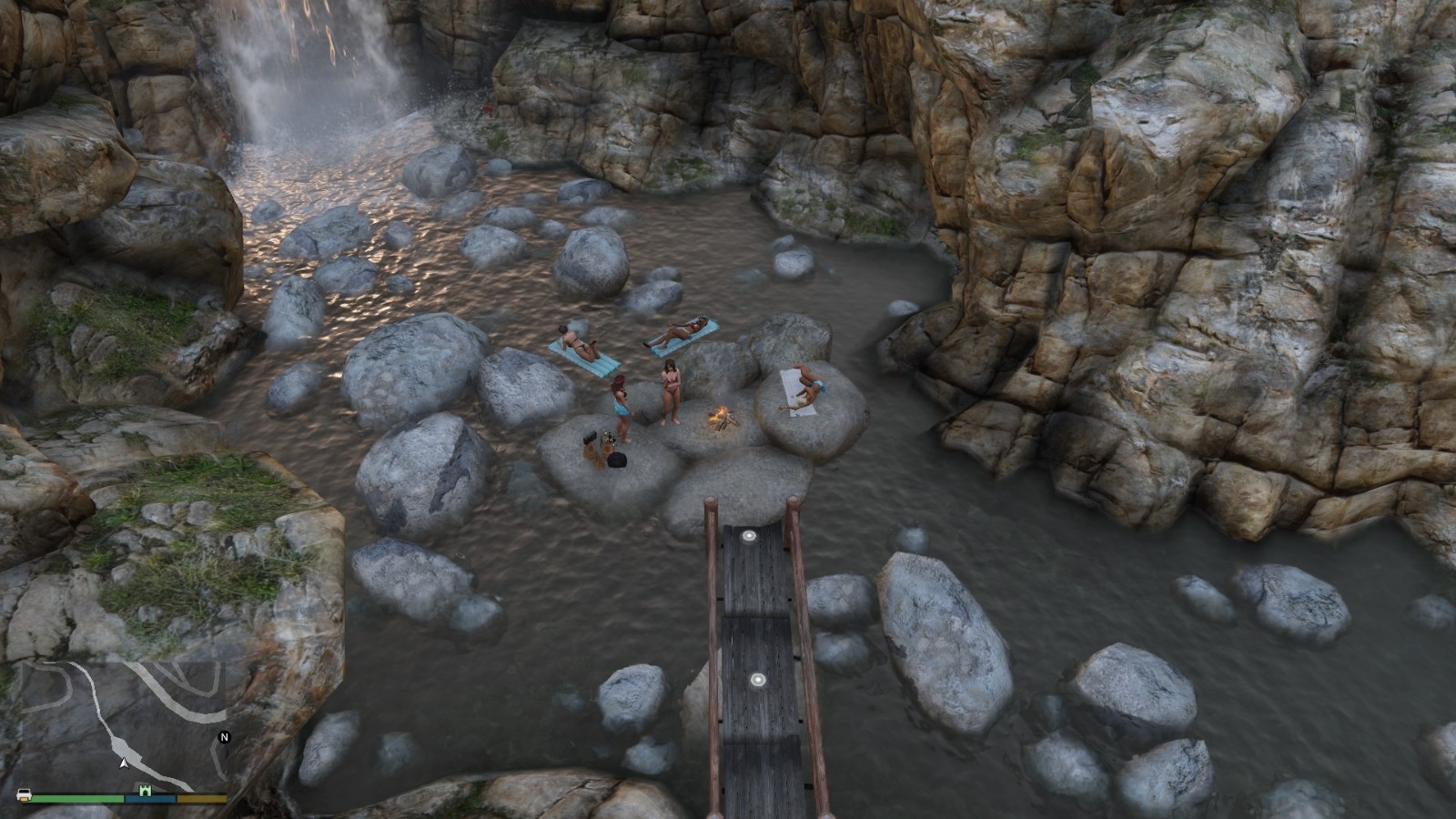Select the green castle blip on the radar
Screen dimensions: 1456x819
146,791
